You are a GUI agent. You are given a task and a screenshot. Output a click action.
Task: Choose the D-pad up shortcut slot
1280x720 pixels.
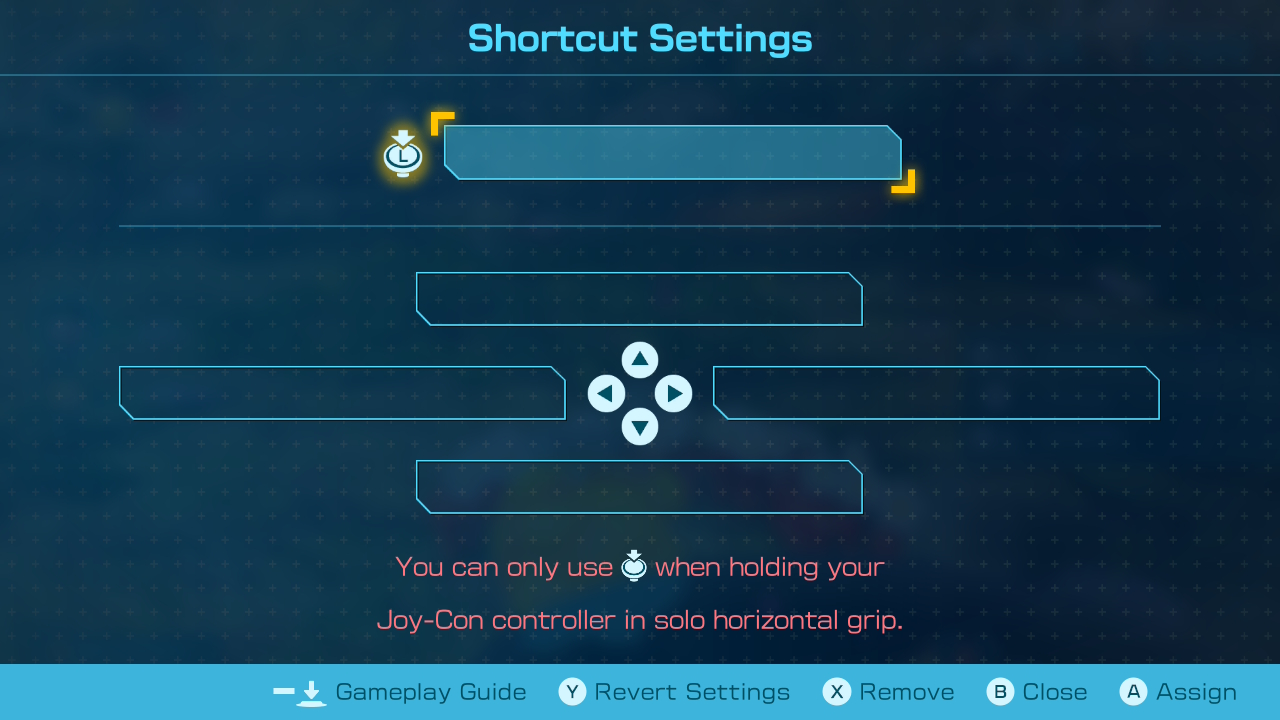pos(639,299)
